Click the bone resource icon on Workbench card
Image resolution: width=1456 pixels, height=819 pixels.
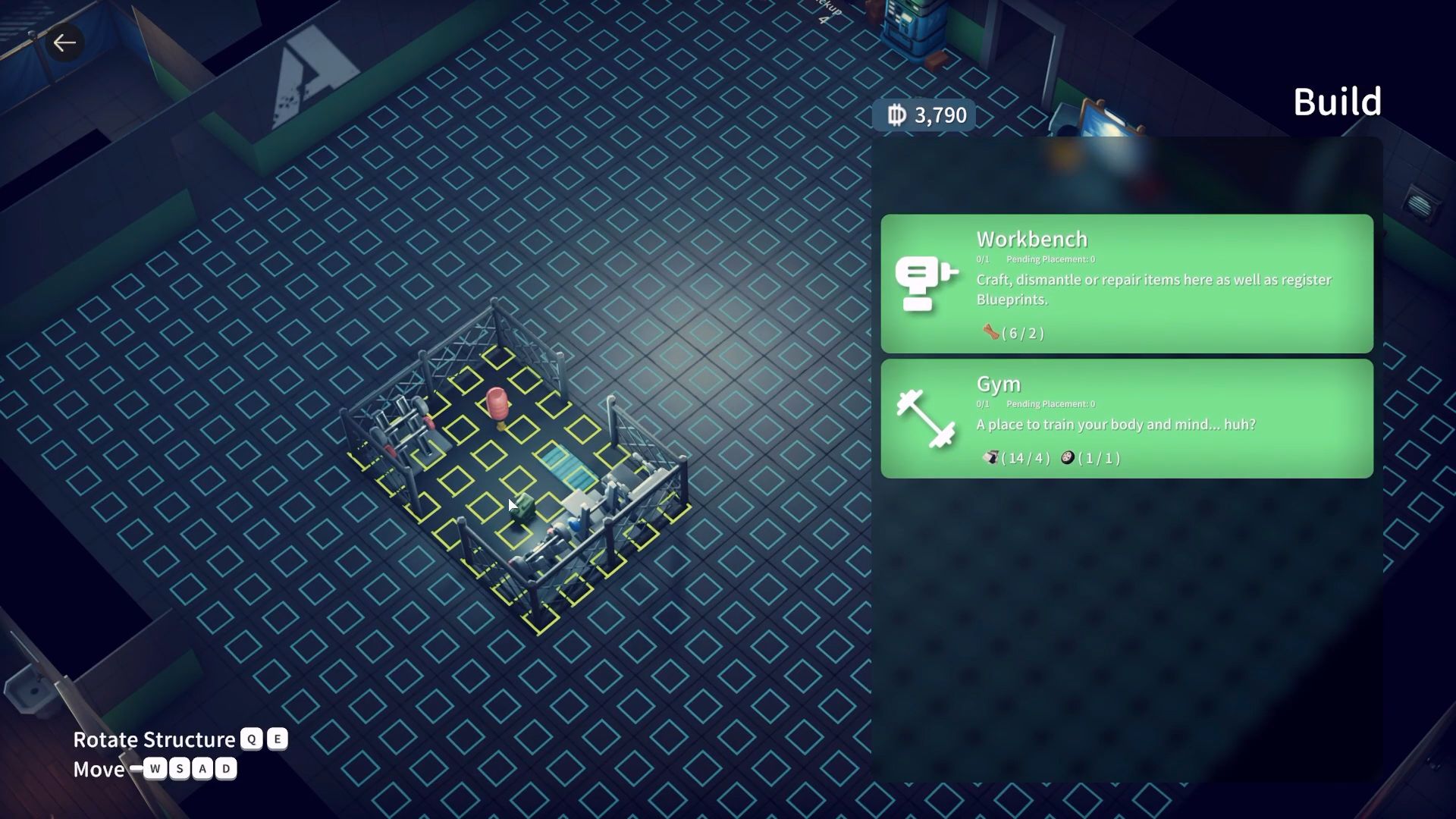990,332
